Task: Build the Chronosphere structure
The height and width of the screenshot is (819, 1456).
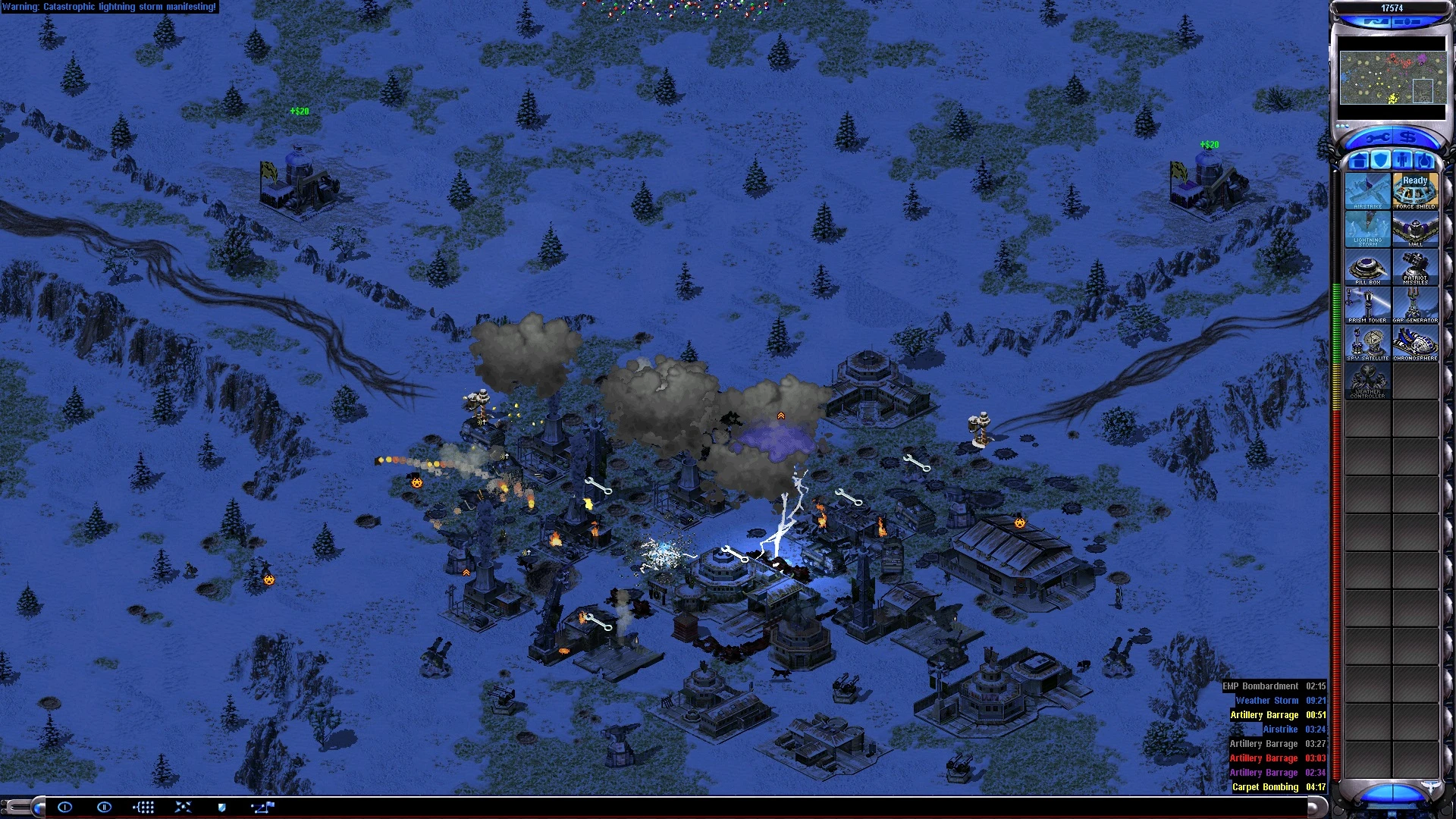Action: (1415, 342)
